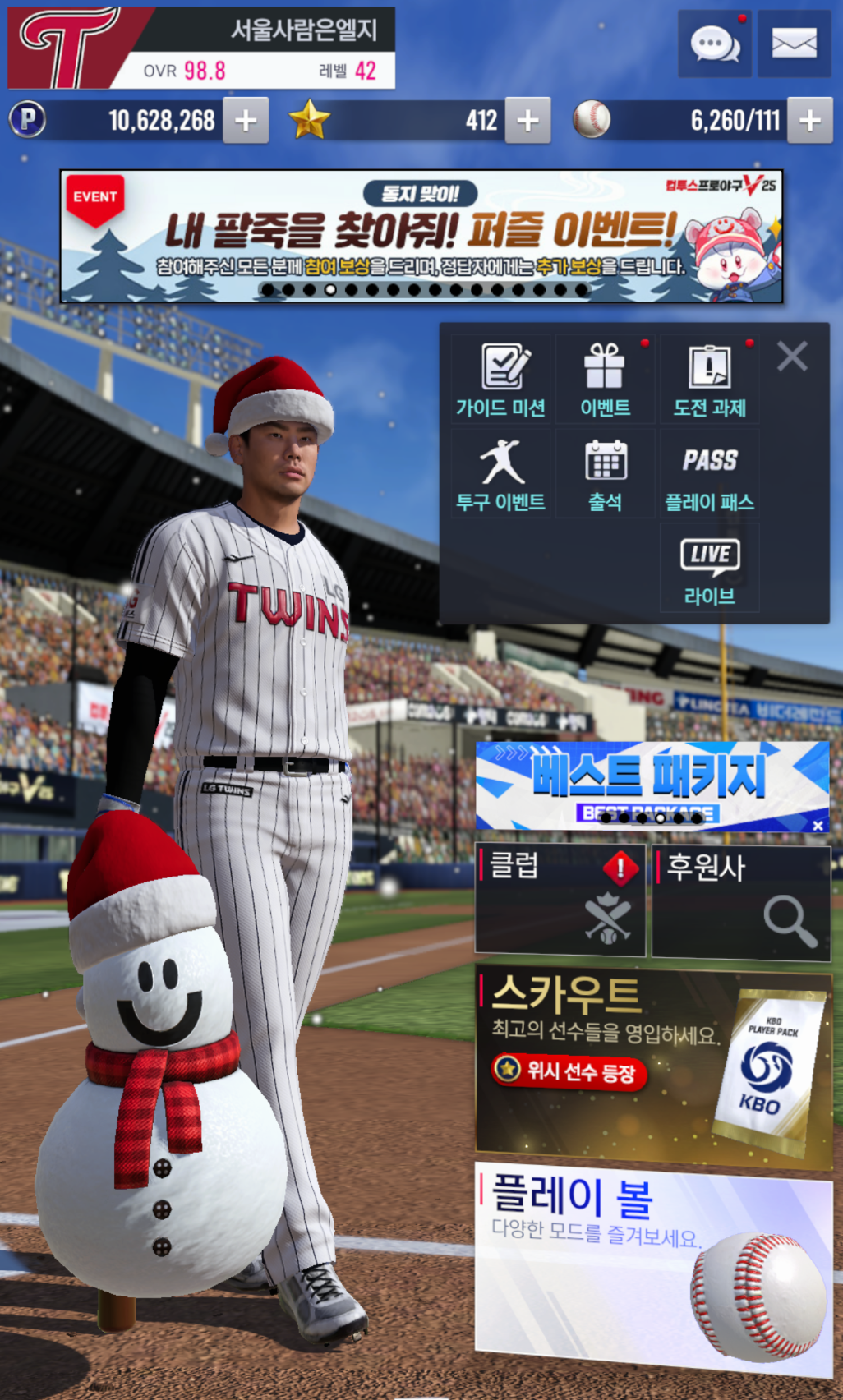Add more stars with plus button
843x1400 pixels.
tap(527, 121)
